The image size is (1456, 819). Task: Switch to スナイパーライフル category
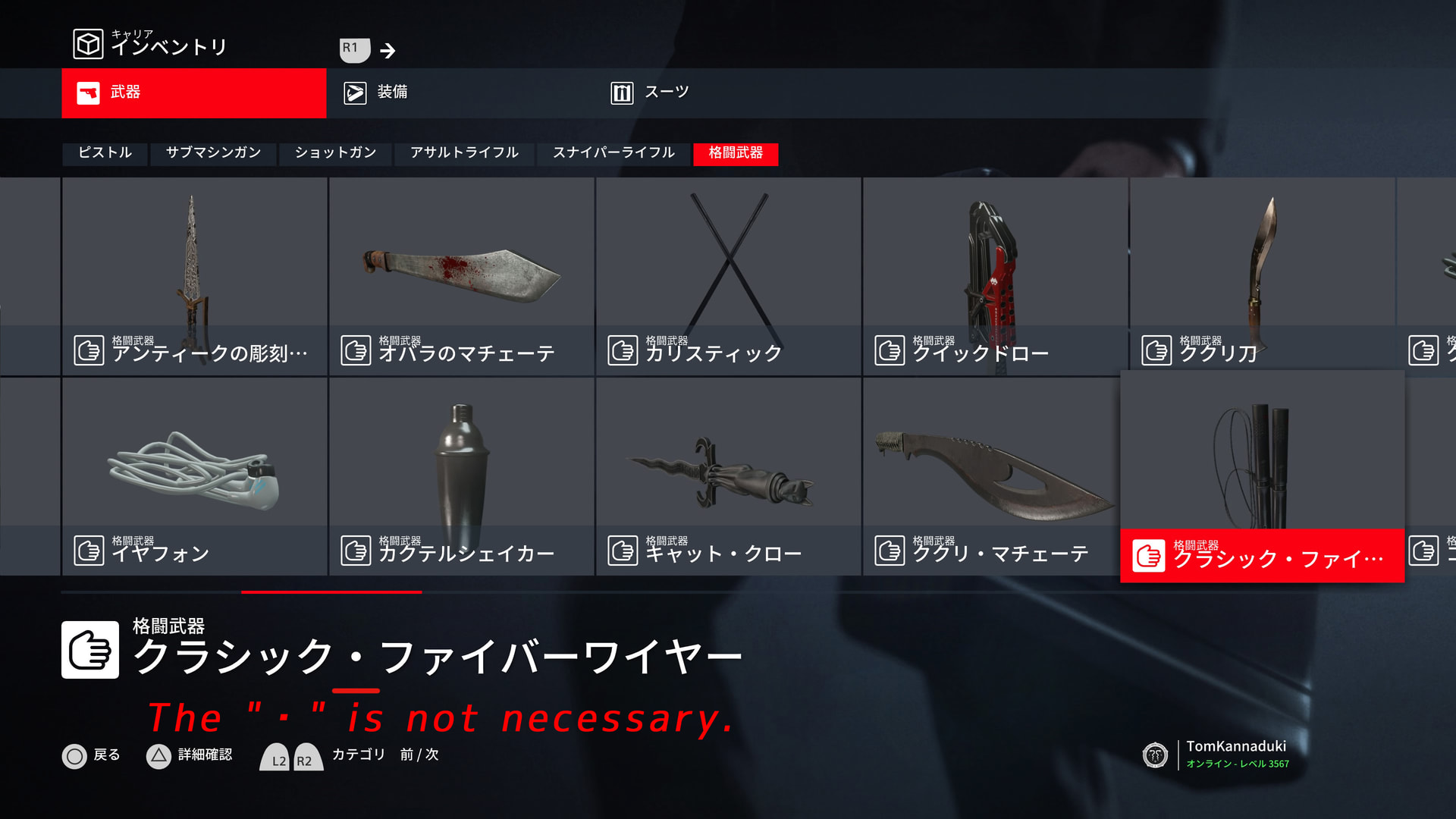[613, 153]
